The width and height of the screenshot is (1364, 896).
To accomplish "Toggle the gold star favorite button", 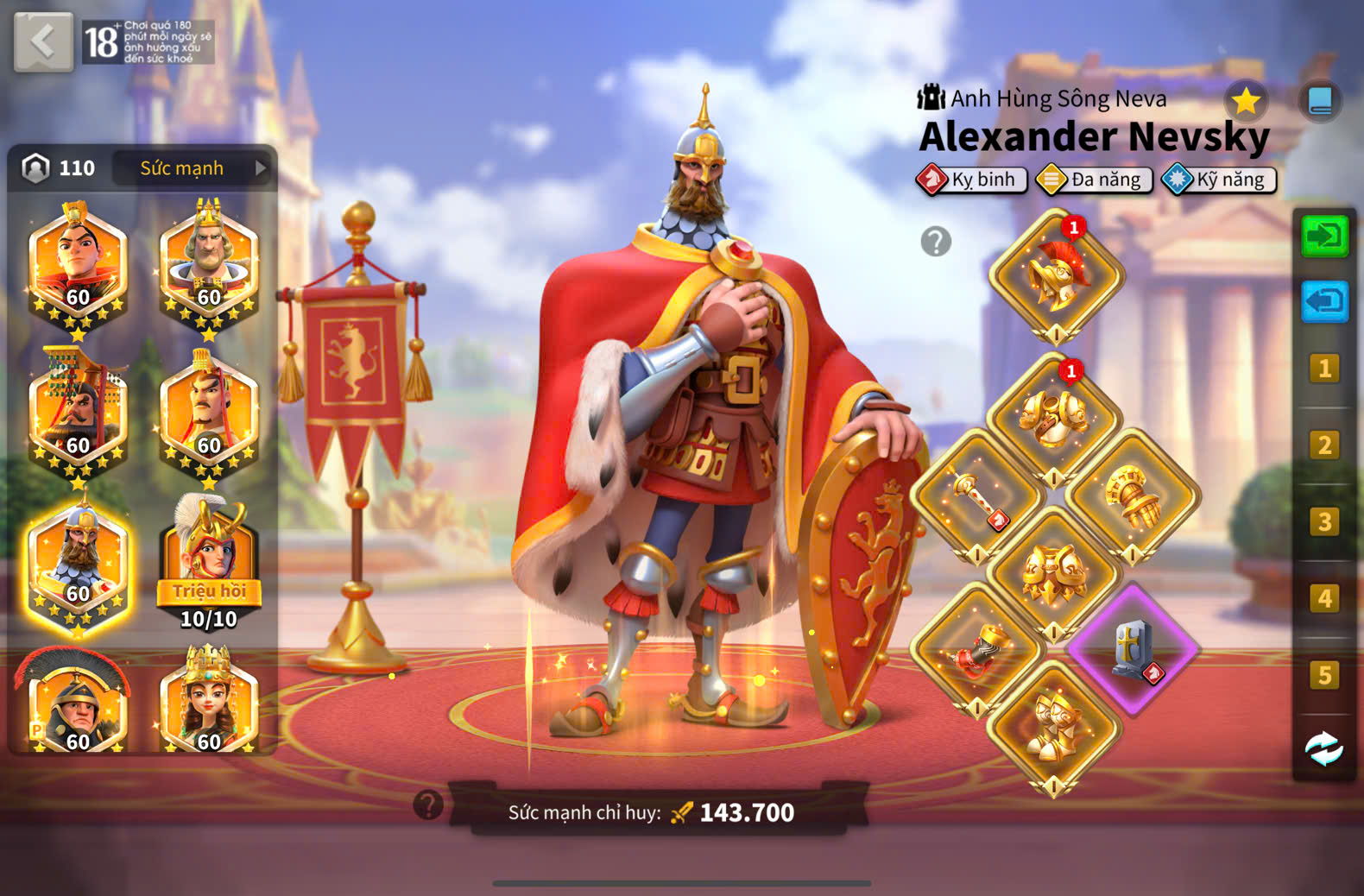I will point(1245,102).
